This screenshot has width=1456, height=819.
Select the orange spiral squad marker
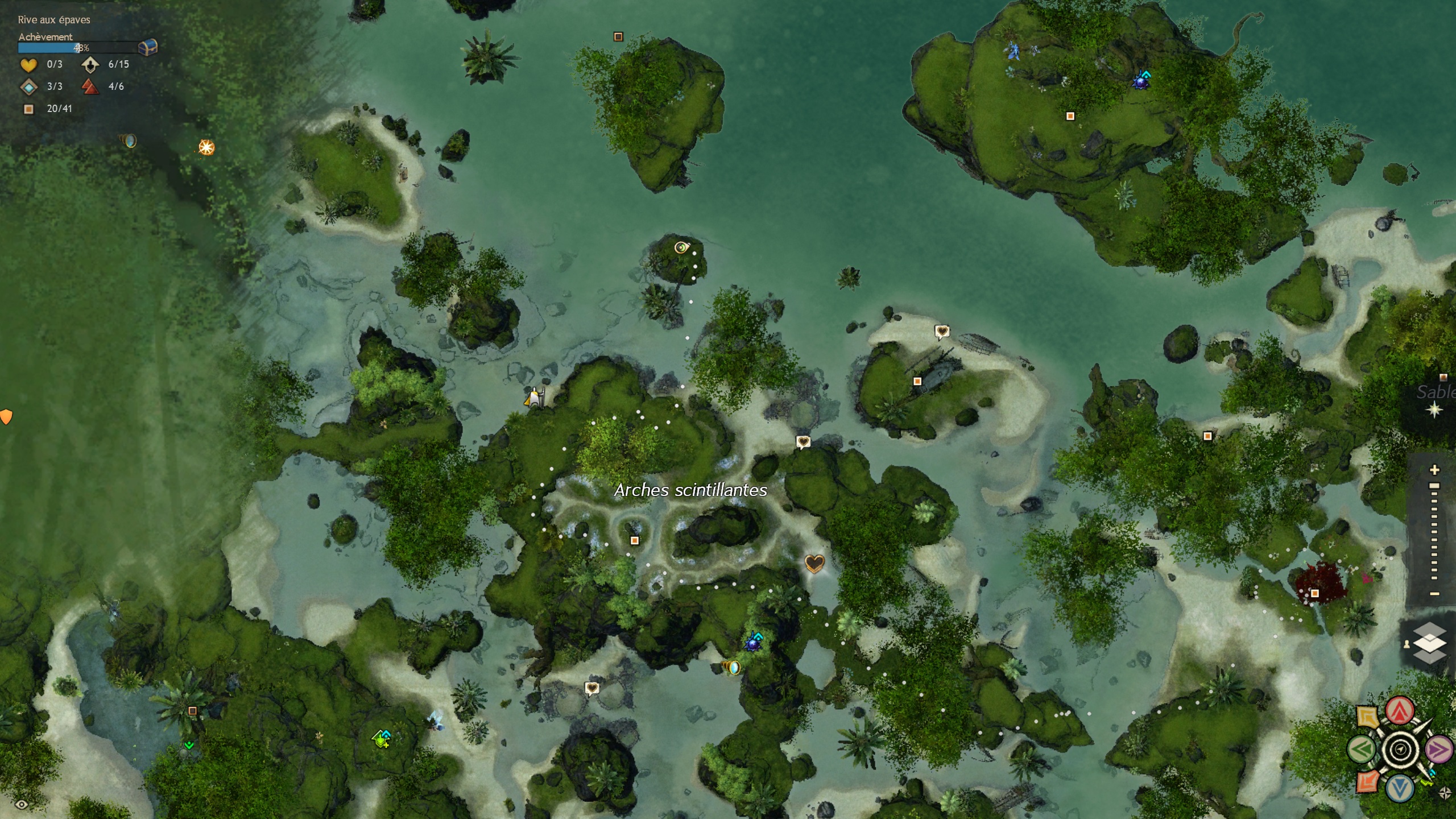[1367, 782]
